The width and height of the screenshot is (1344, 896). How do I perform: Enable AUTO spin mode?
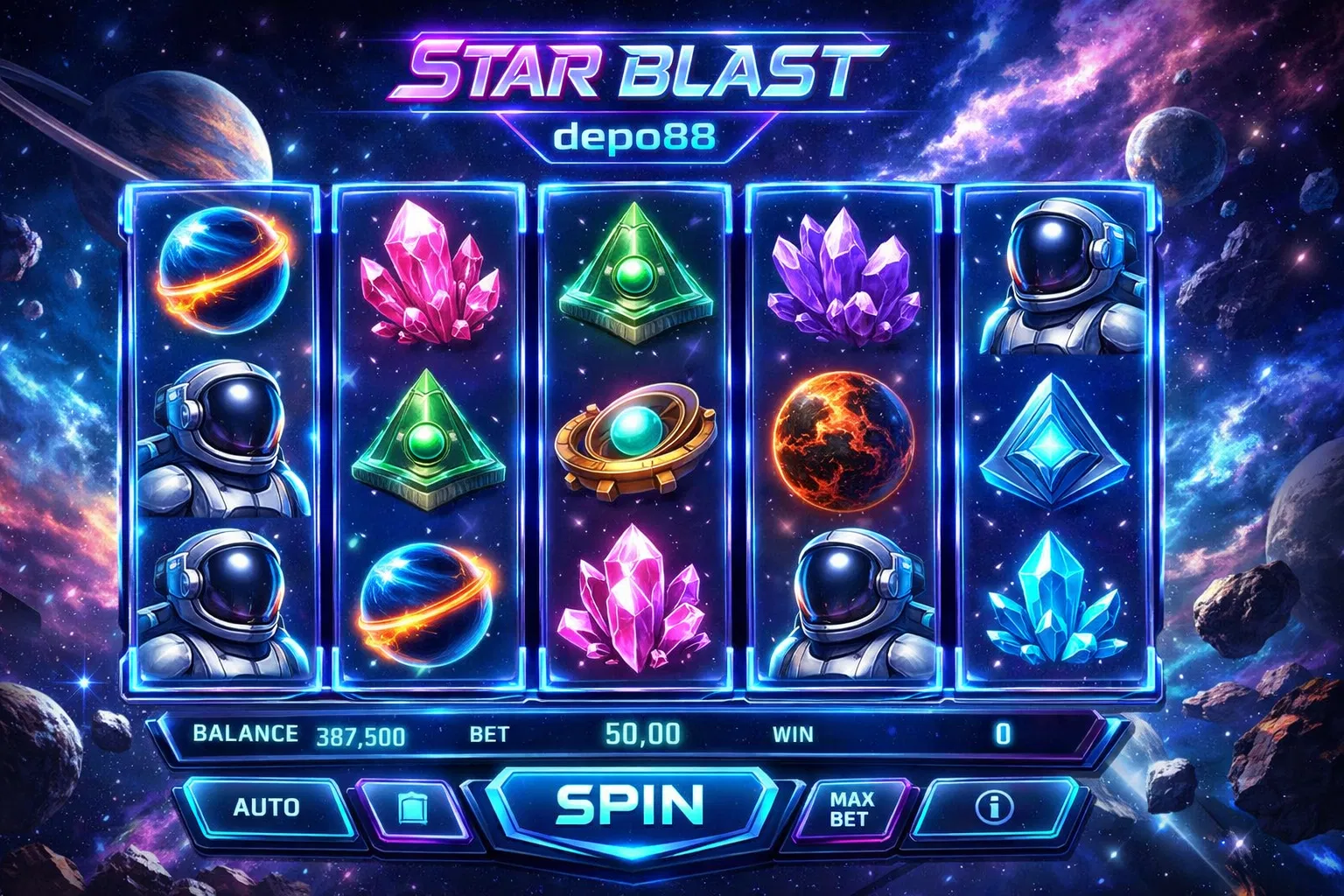coord(266,807)
